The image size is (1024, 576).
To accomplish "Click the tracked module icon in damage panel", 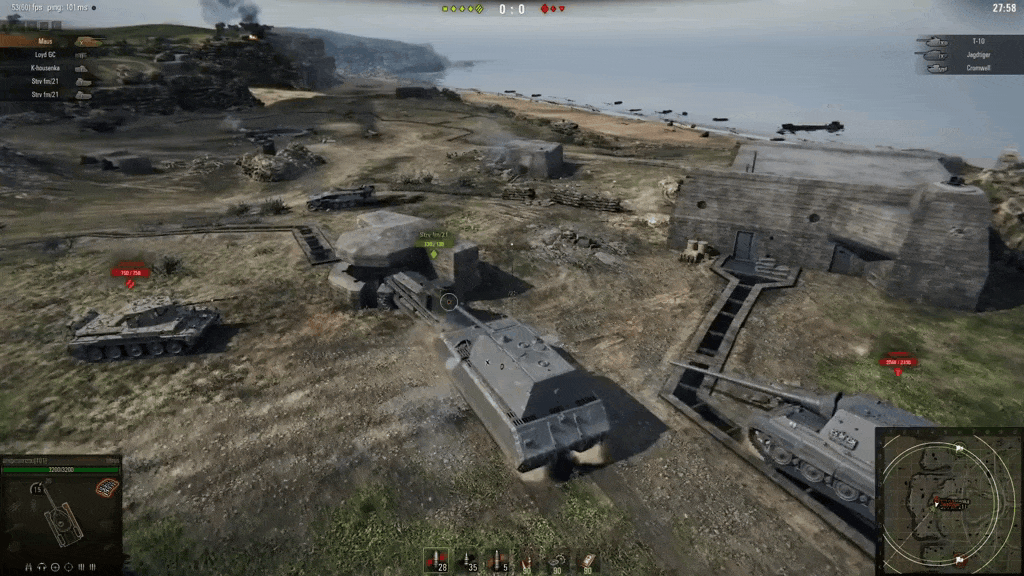I will point(106,487).
